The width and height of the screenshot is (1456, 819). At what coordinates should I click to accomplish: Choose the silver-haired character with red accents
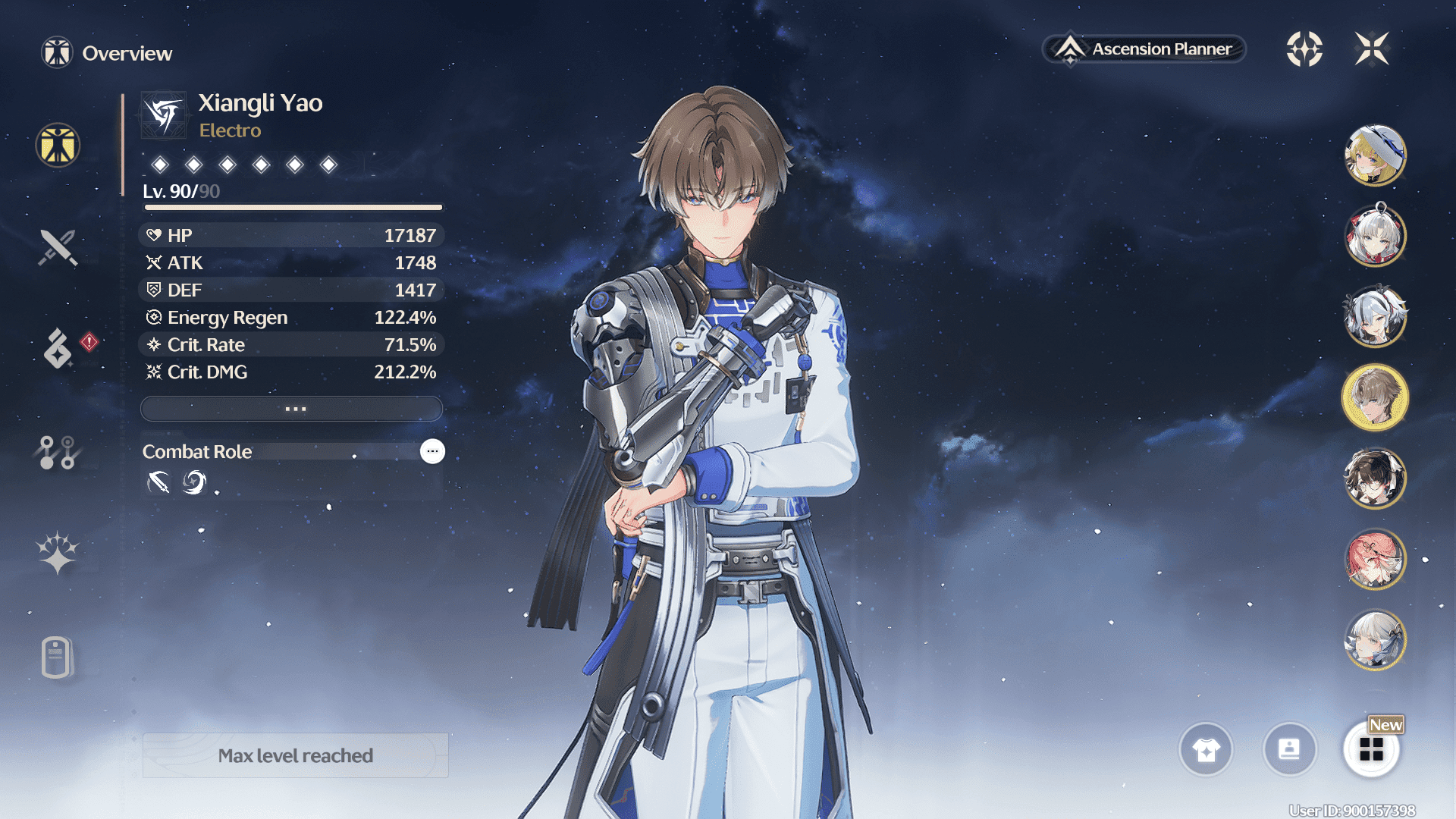pyautogui.click(x=1375, y=236)
